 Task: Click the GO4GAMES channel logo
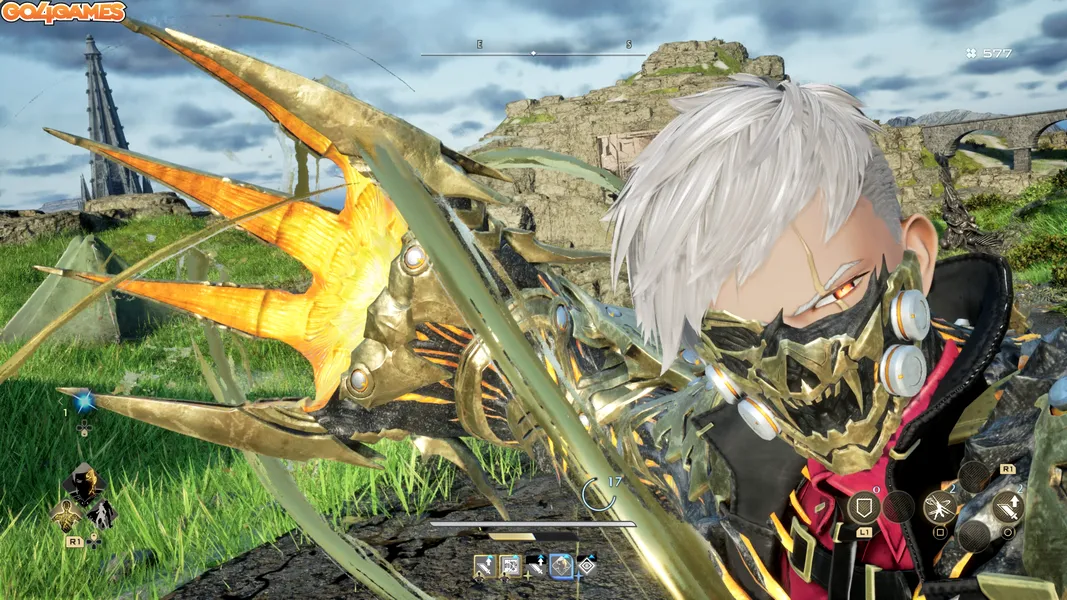(63, 13)
